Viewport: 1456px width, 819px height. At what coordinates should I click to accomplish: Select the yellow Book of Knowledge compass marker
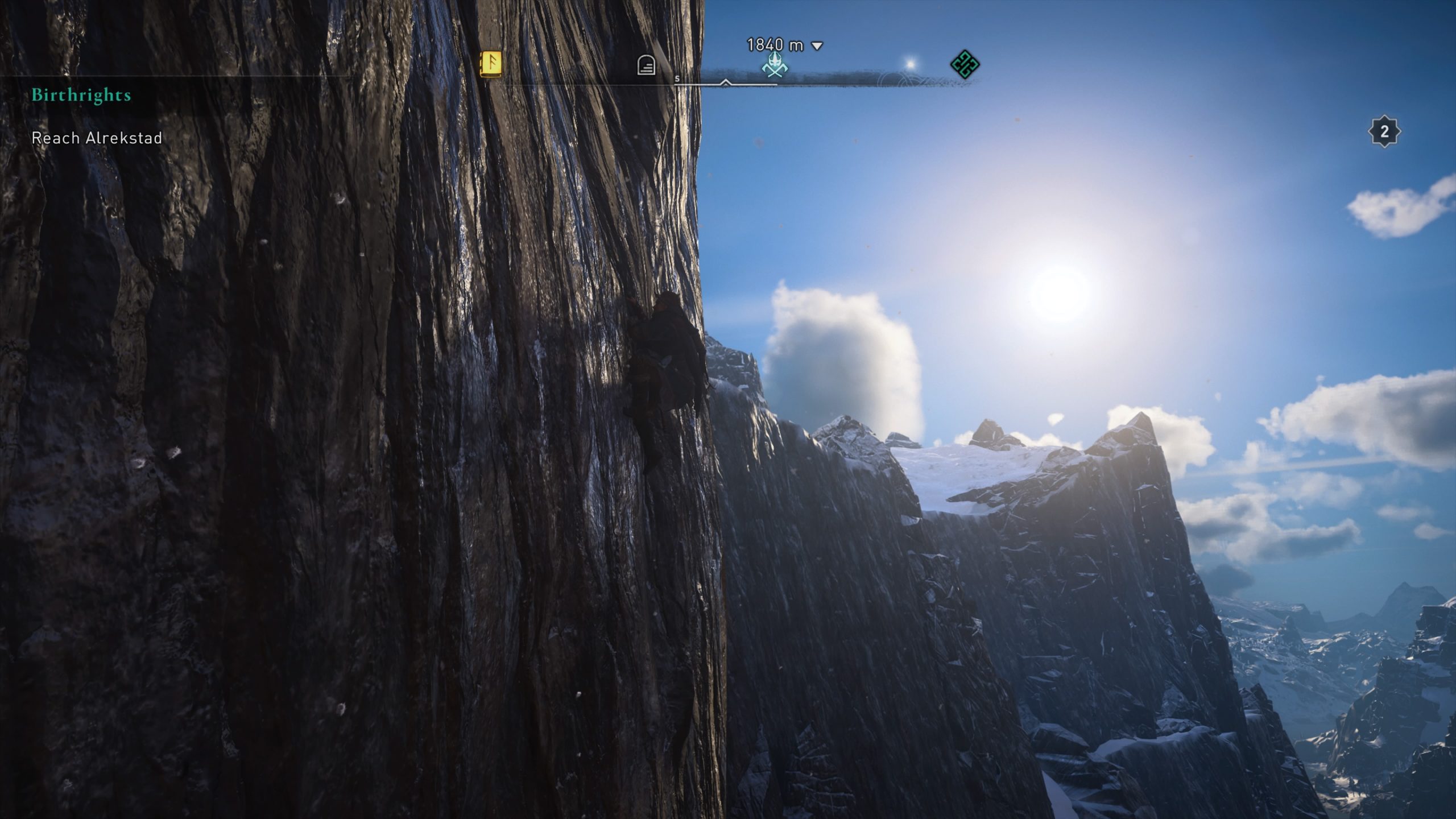[491, 64]
